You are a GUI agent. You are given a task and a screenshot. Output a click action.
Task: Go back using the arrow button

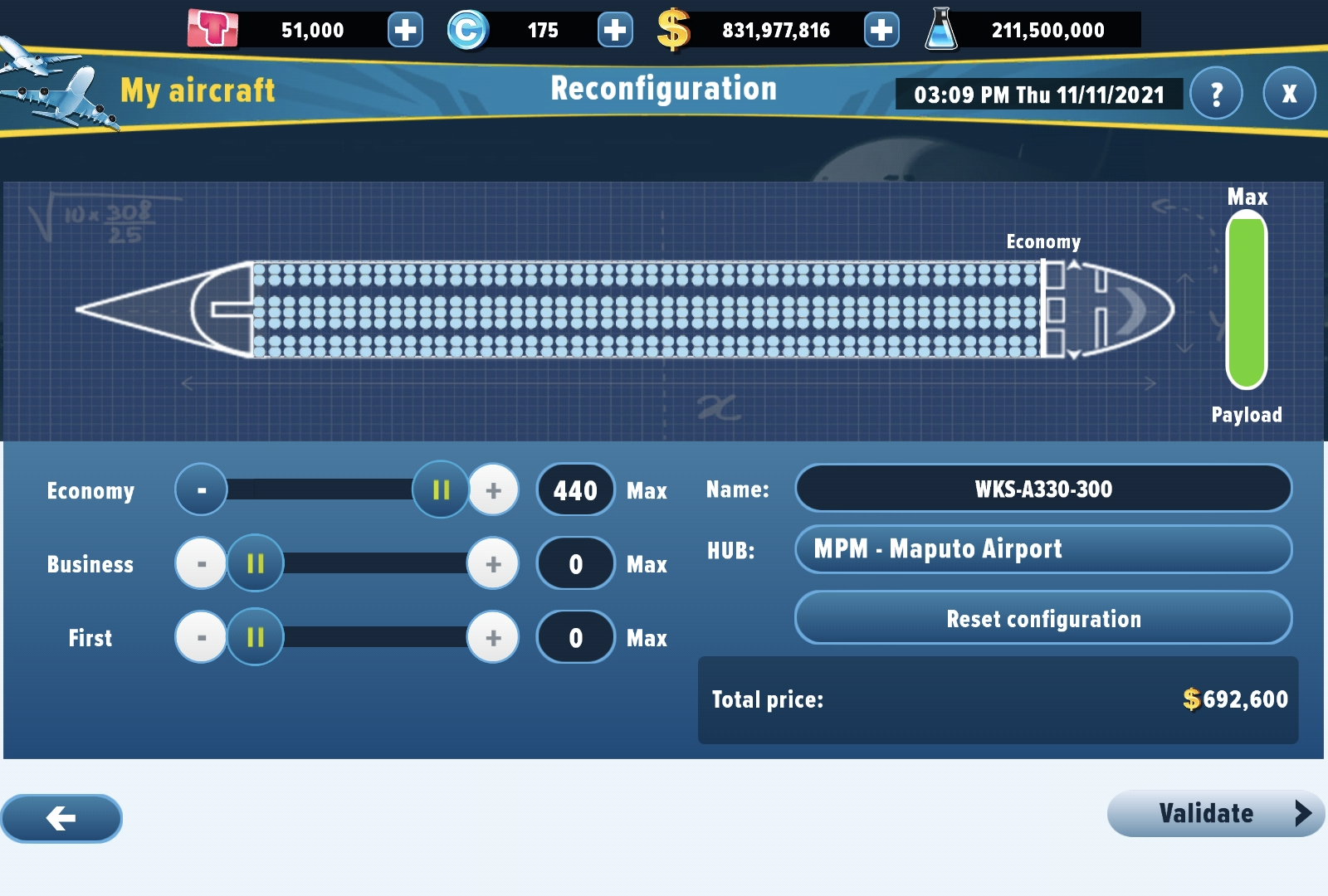click(61, 819)
